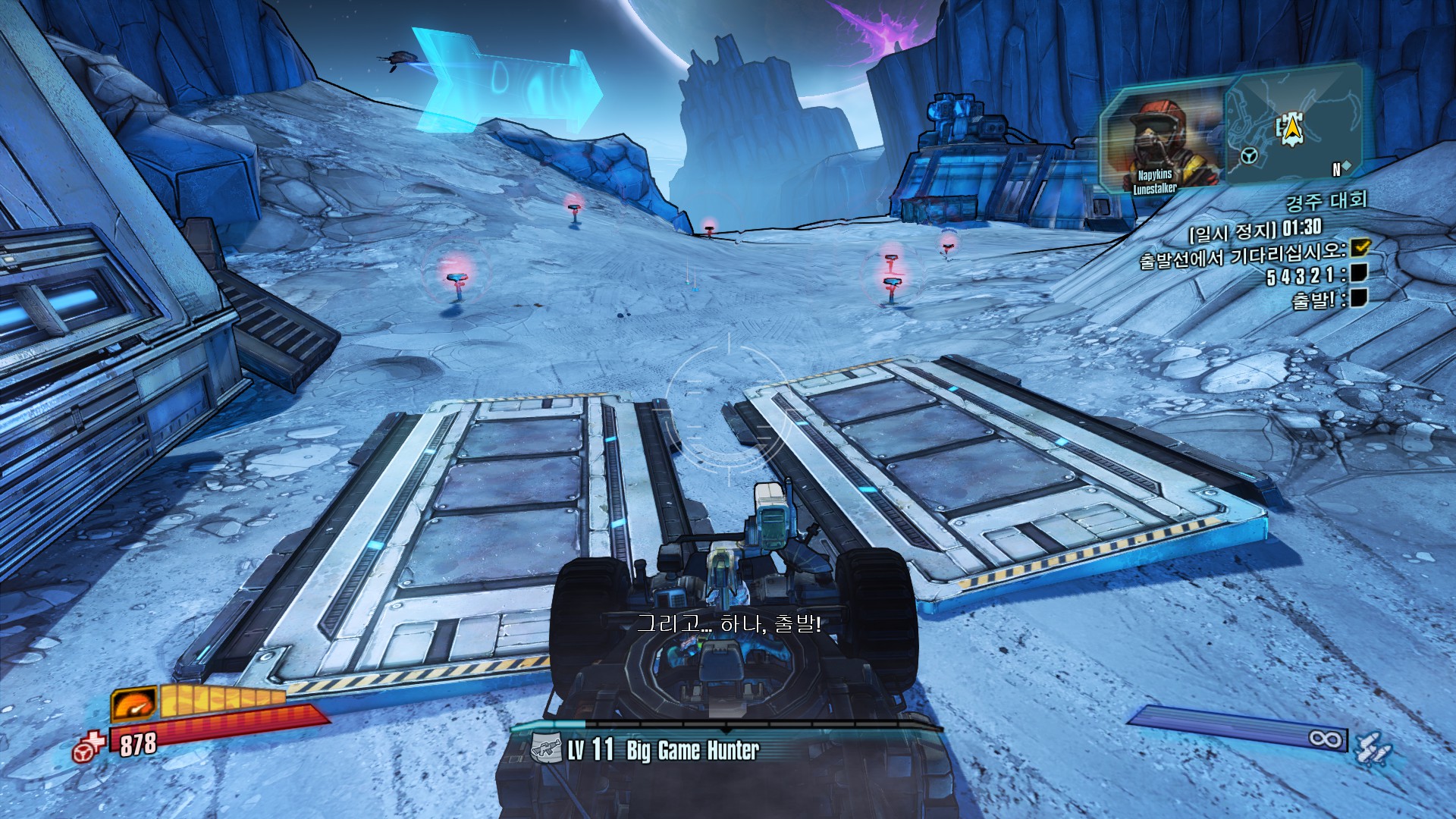Open the 경주 대회 mission tracker title
The width and height of the screenshot is (1456, 819).
click(x=1326, y=201)
